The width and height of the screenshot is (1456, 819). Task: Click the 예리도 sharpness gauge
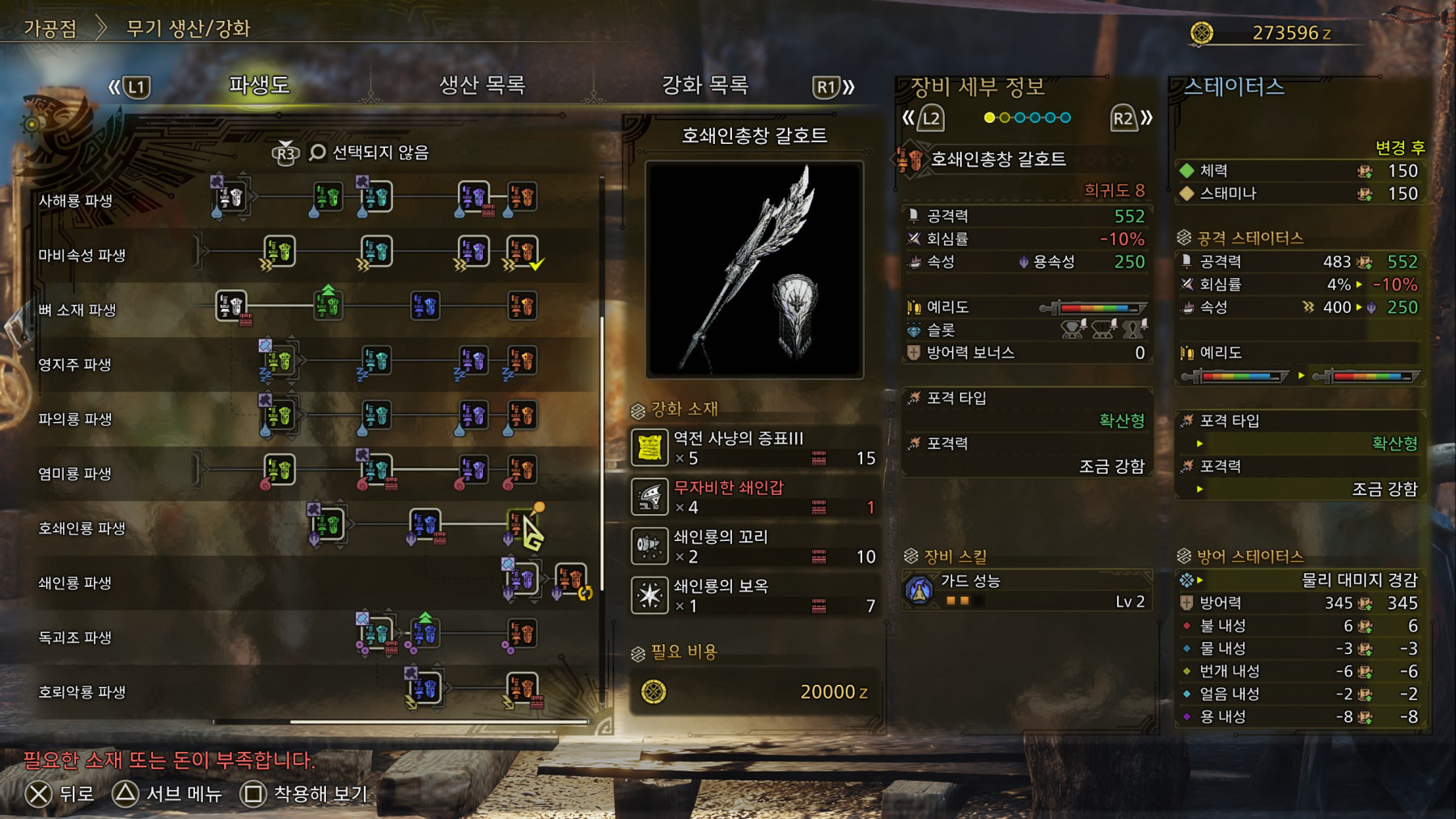click(x=1096, y=307)
